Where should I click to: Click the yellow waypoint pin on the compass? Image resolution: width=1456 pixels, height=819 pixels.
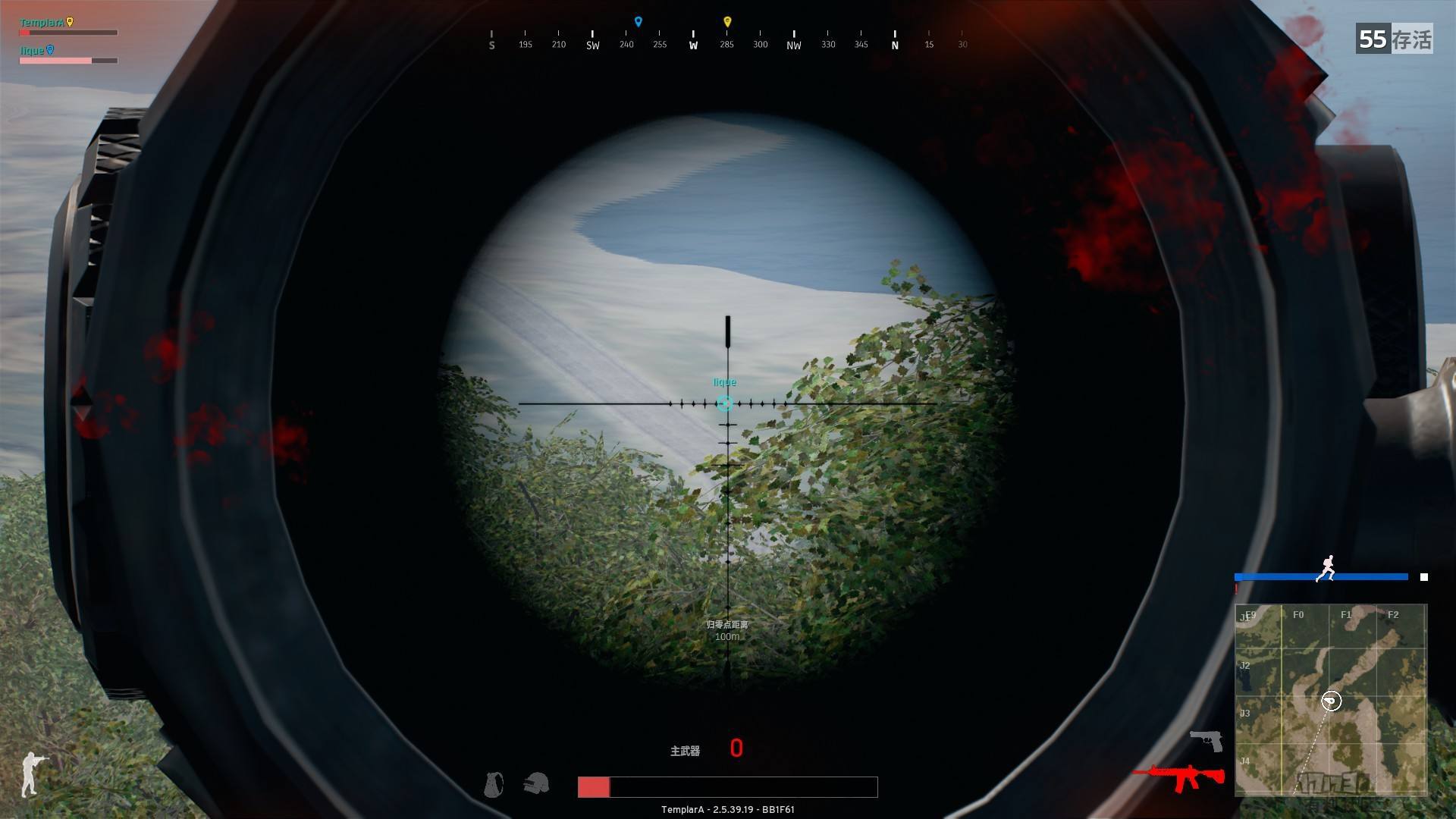coord(726,20)
